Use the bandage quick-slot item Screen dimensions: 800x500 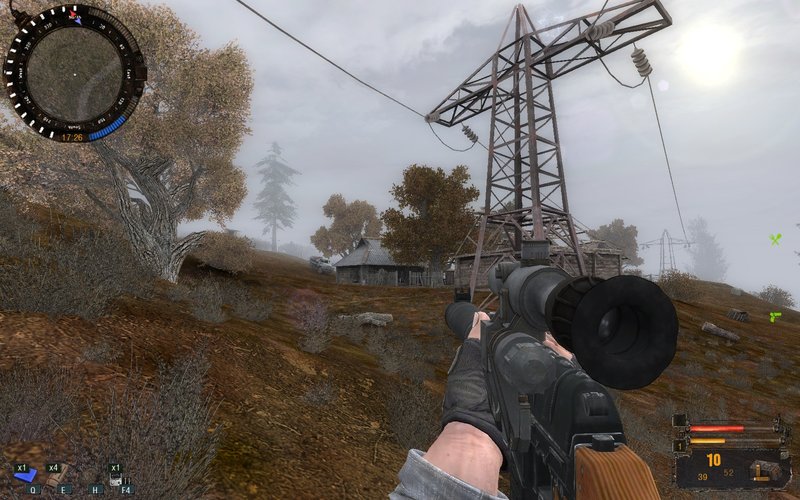(58, 475)
